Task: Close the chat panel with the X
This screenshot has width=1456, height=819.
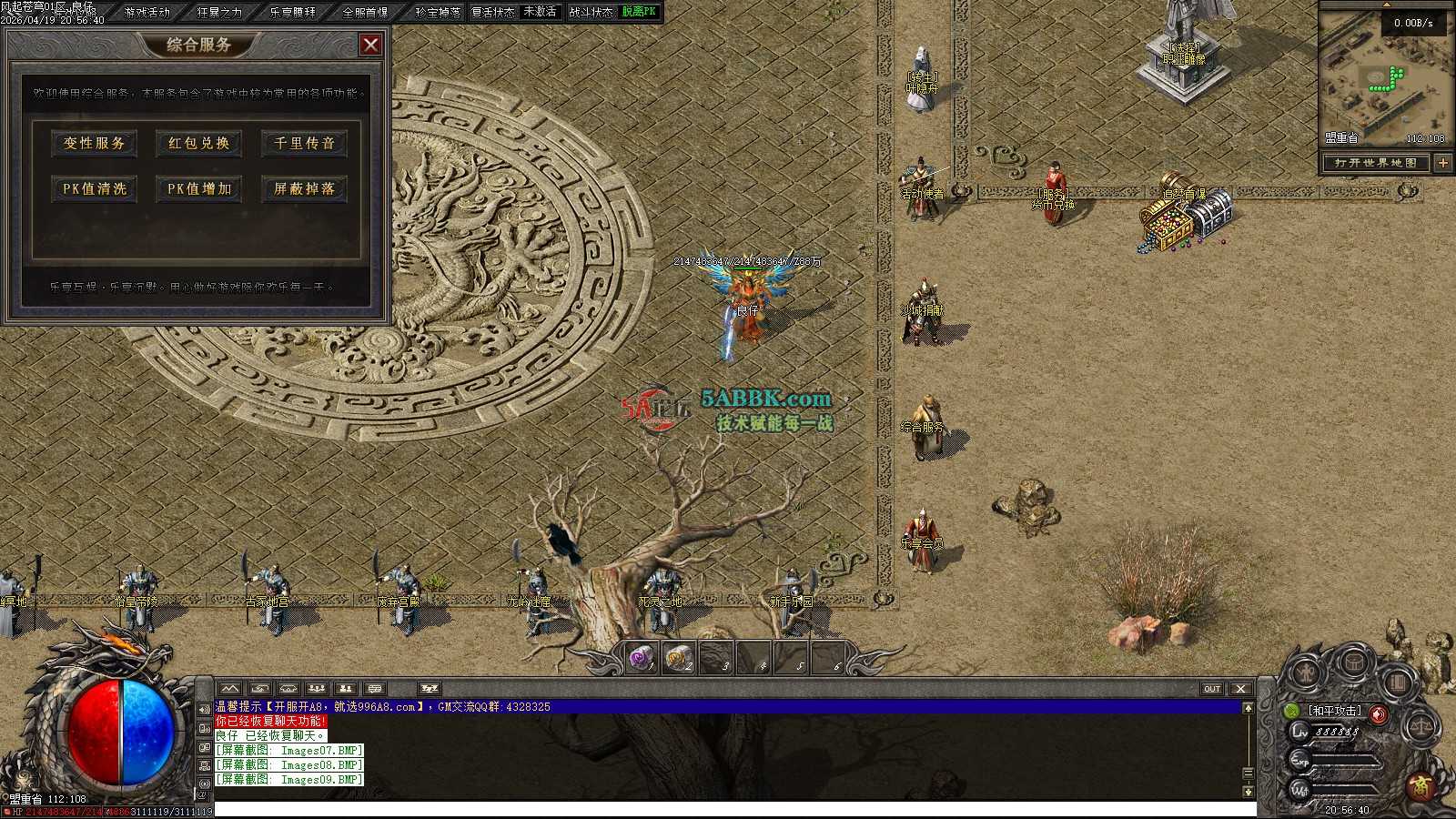Action: [1240, 689]
